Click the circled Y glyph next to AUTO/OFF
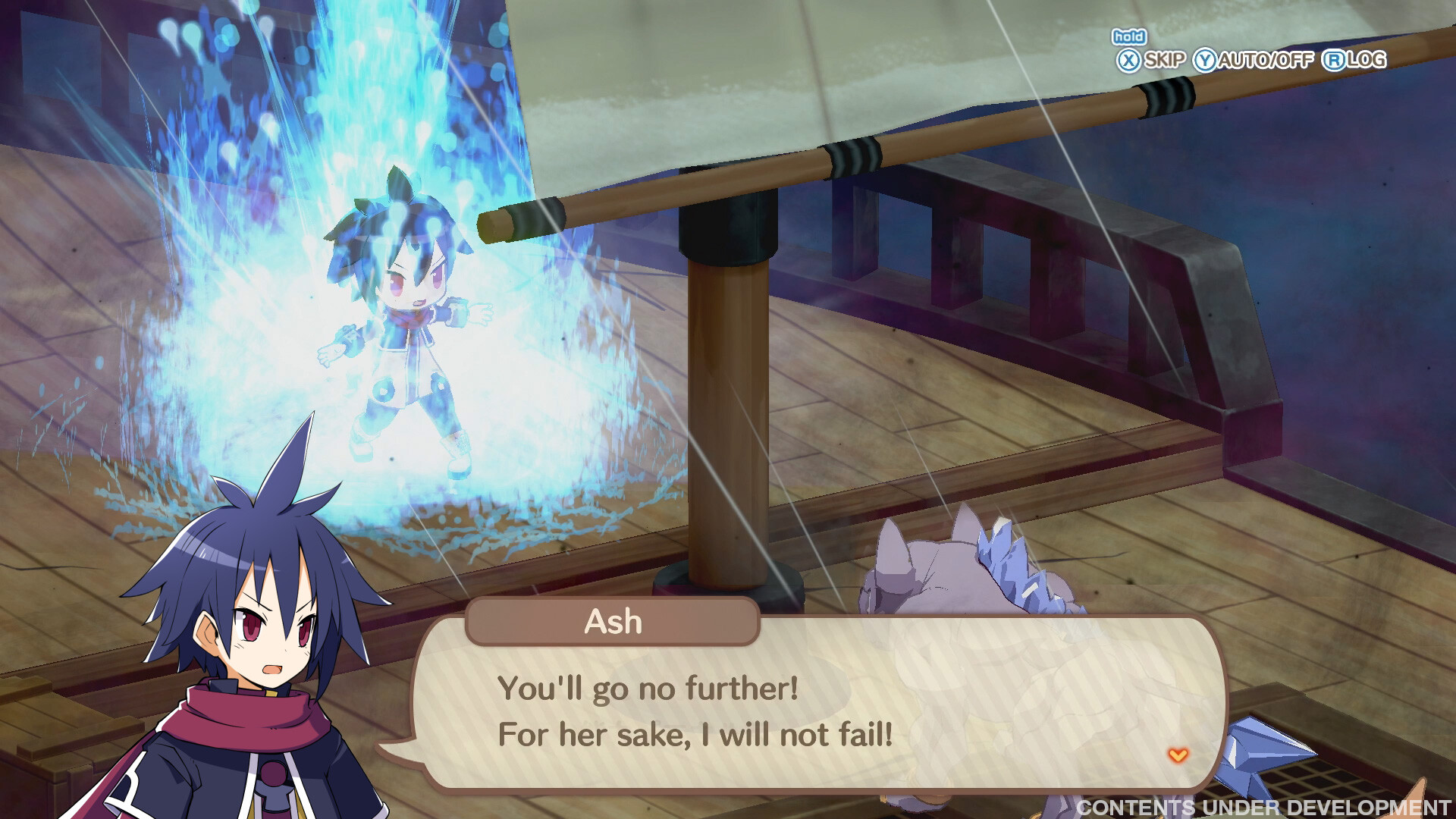1456x819 pixels. pyautogui.click(x=1206, y=58)
